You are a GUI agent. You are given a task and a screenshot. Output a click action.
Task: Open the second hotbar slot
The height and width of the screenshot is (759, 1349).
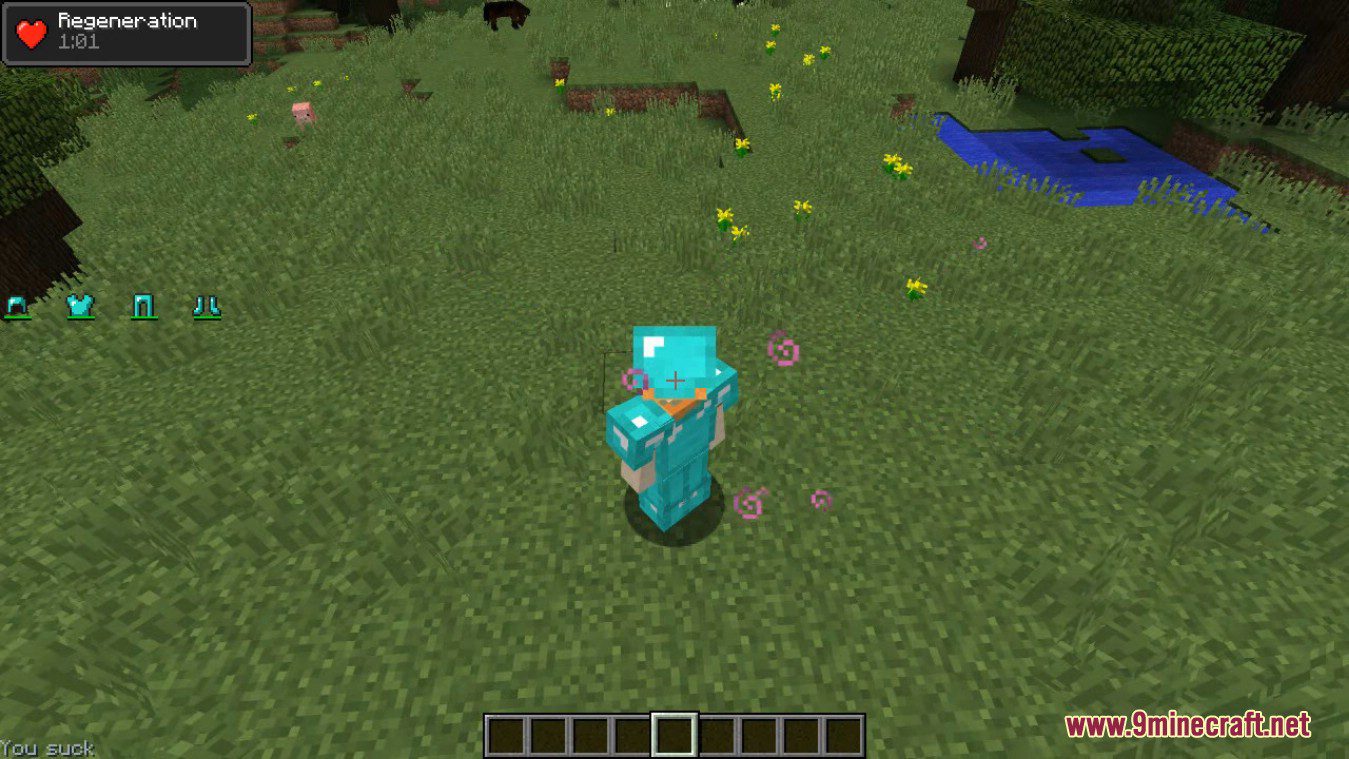pyautogui.click(x=549, y=735)
